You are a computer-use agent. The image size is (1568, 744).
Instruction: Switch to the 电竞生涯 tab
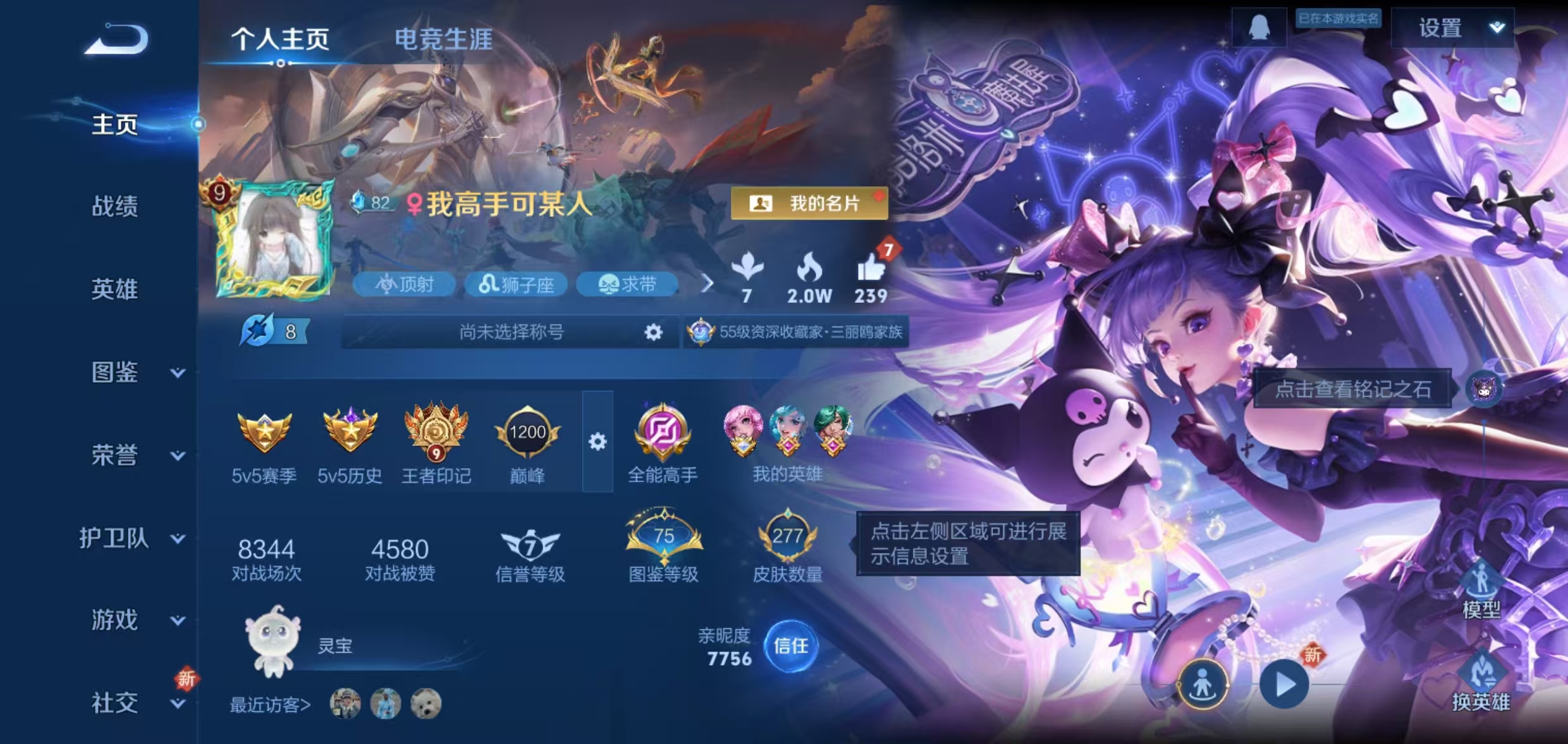[x=444, y=39]
